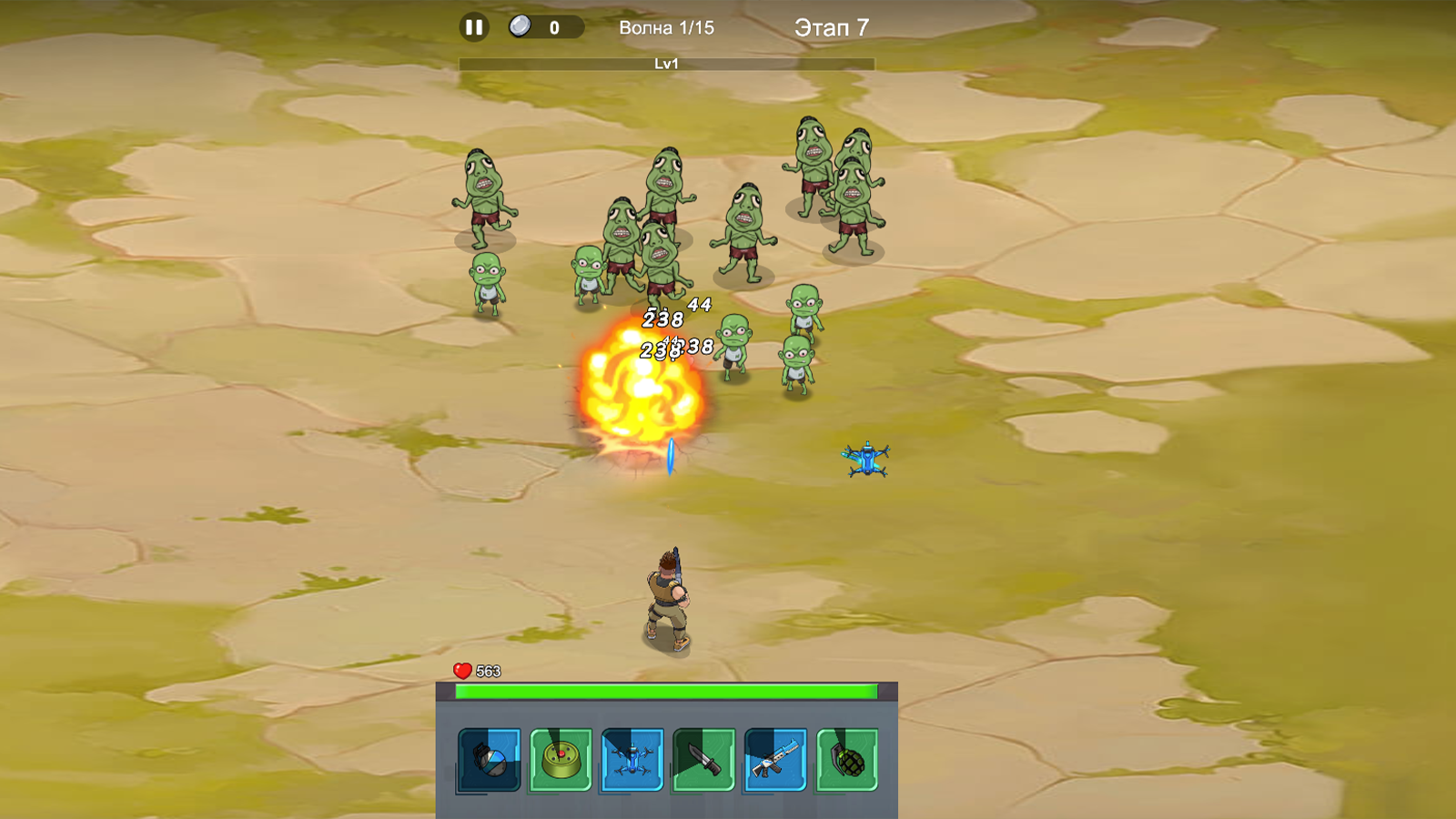The height and width of the screenshot is (819, 1456).
Task: Use the green frag grenade slot
Action: pyautogui.click(x=847, y=760)
